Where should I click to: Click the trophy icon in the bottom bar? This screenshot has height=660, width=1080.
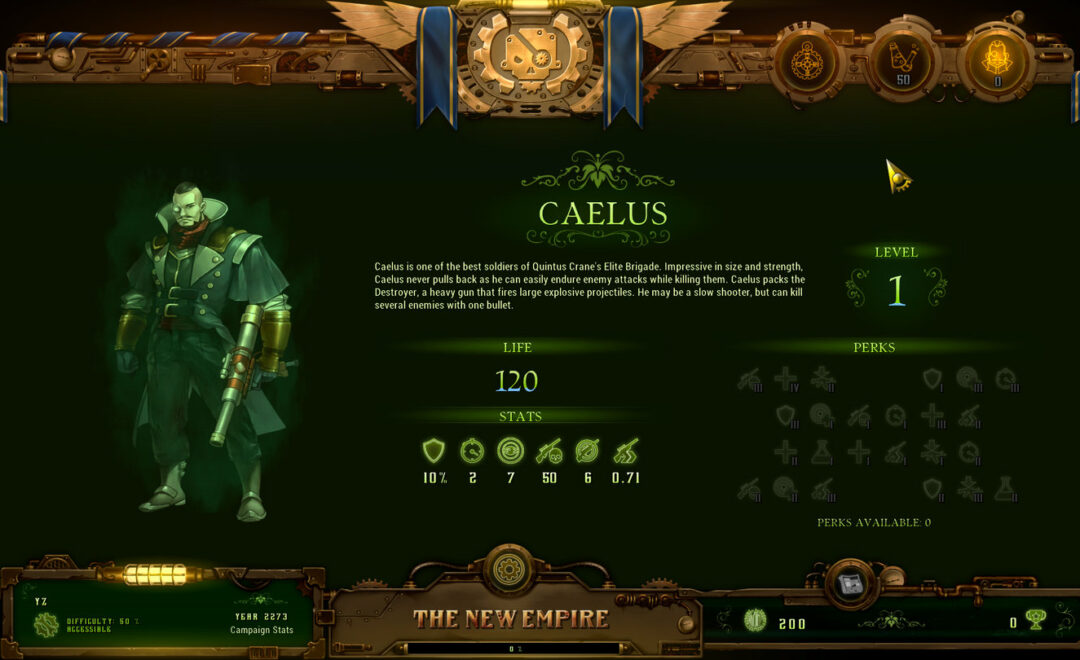pos(1035,621)
